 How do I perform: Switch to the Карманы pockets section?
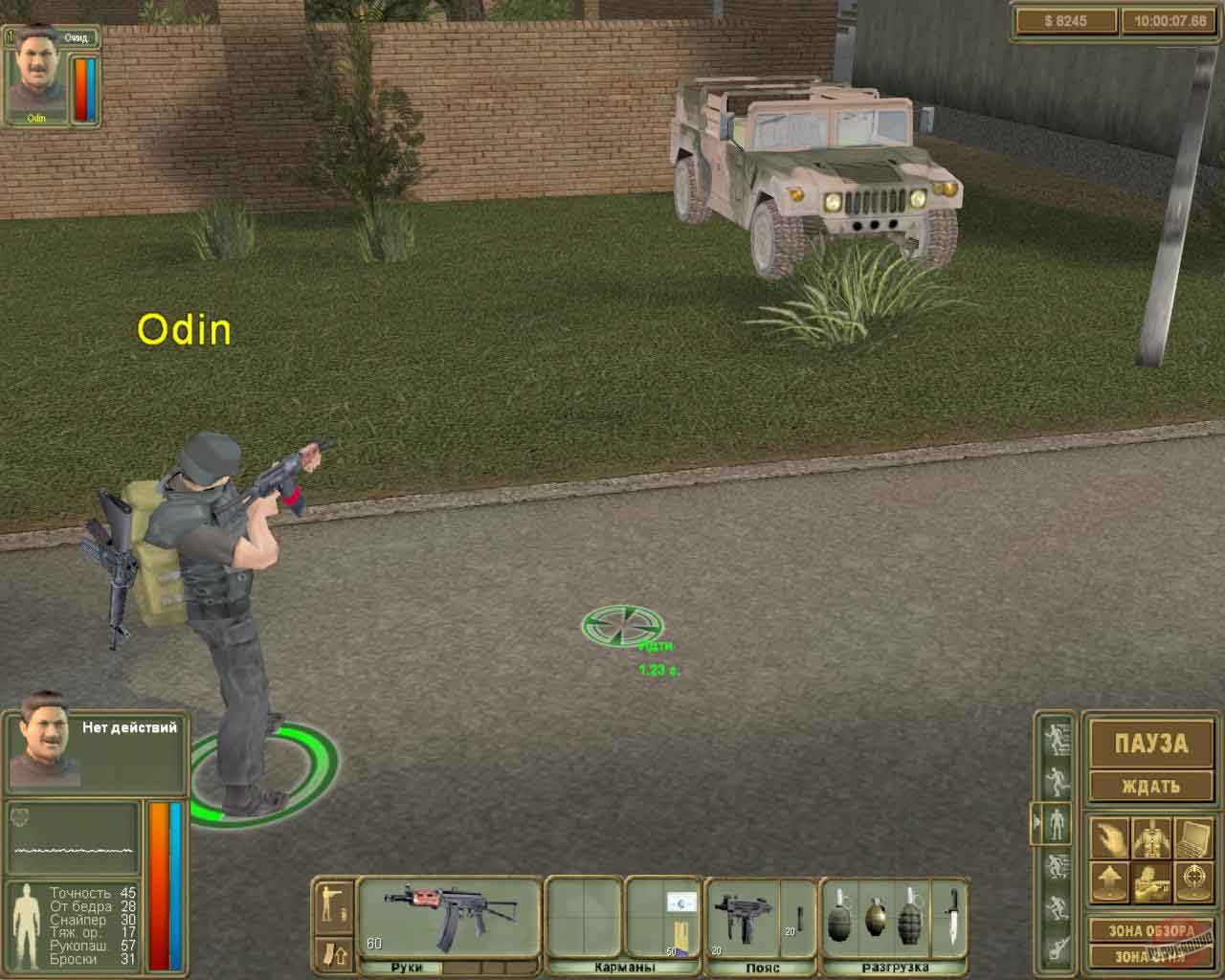click(x=625, y=969)
